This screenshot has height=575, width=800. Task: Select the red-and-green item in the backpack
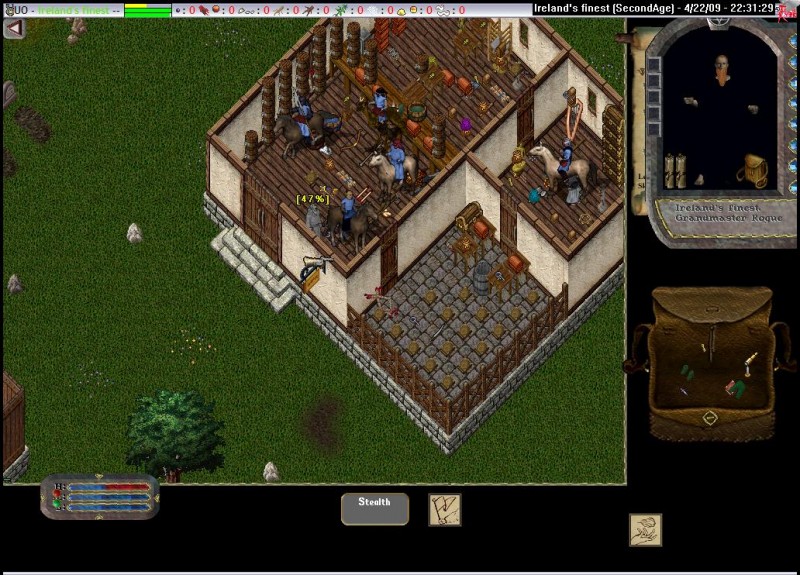coord(737,387)
